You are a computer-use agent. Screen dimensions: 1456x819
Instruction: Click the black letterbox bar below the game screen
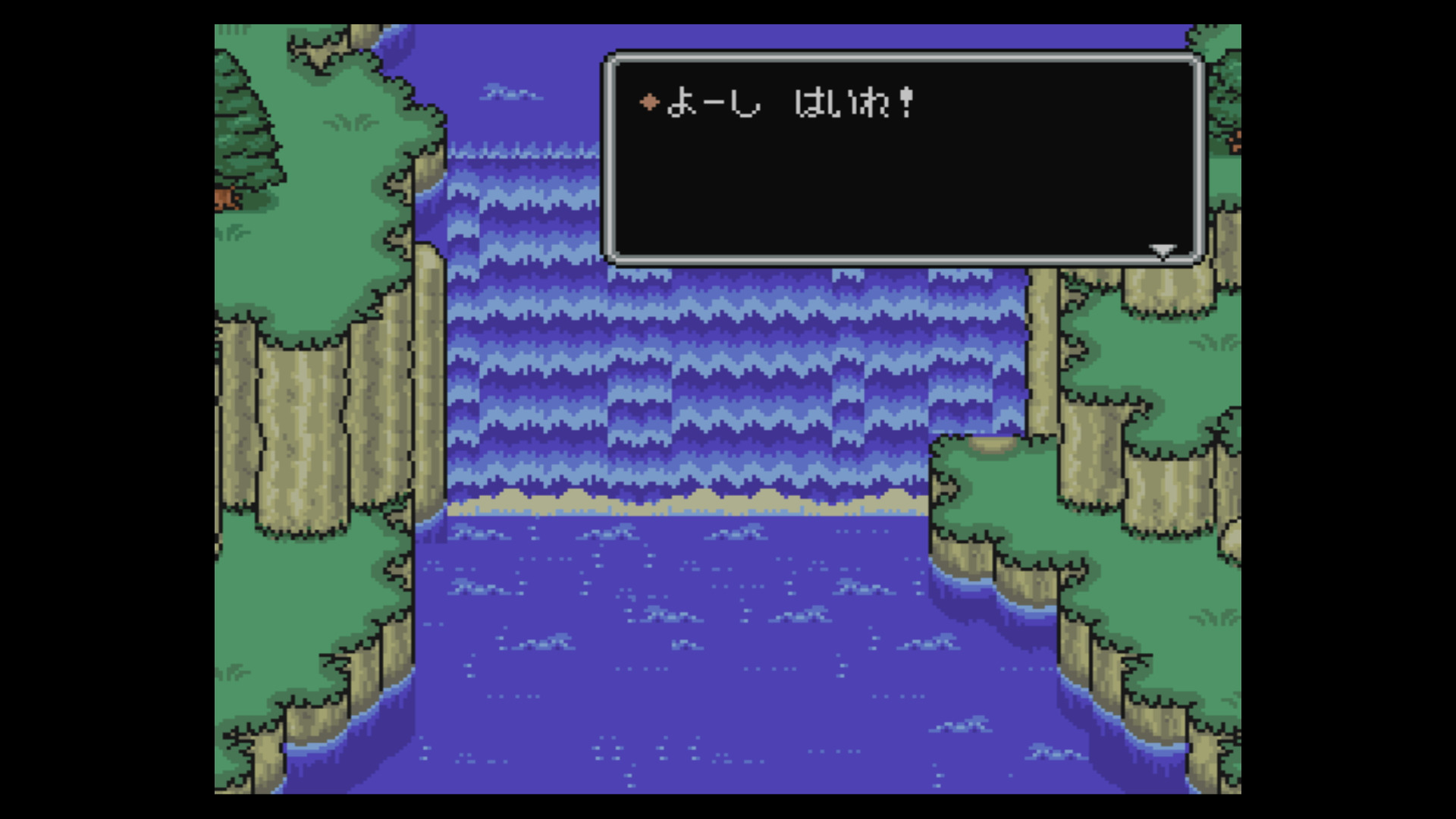(728, 805)
